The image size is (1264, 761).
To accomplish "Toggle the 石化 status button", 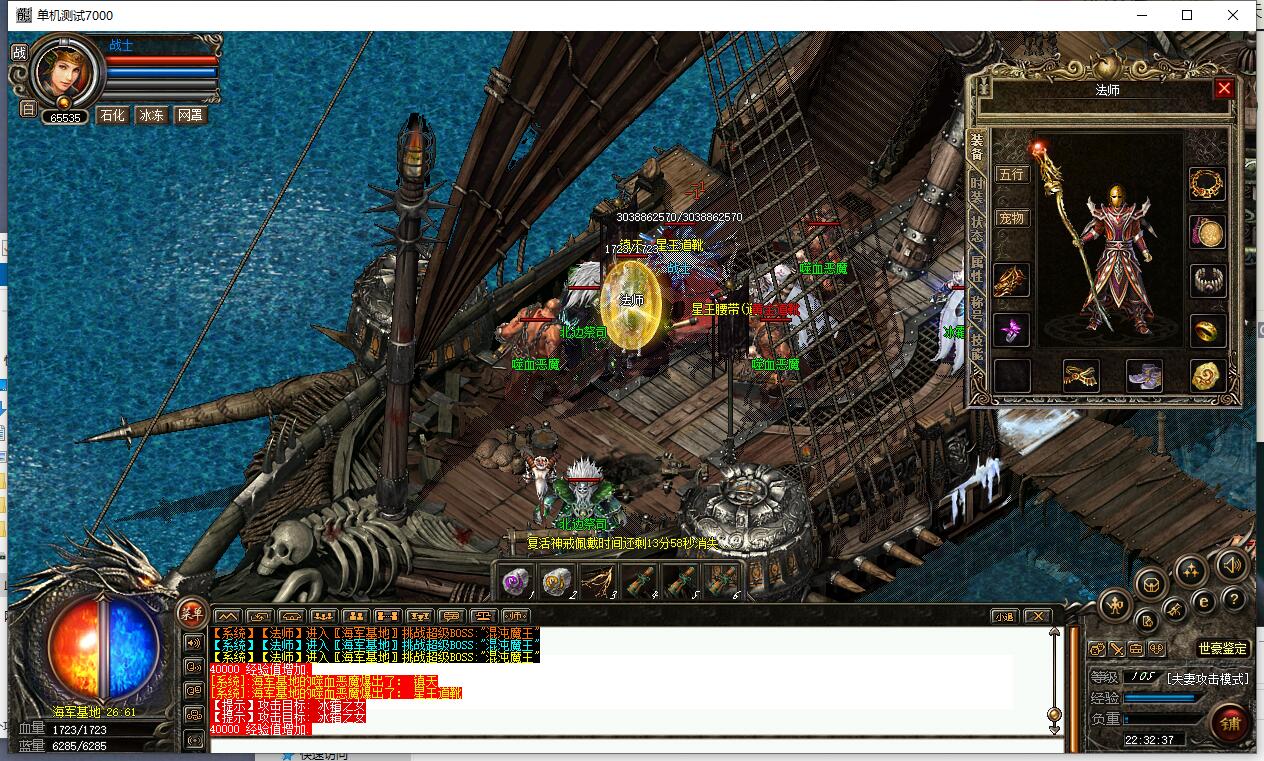I will pos(112,115).
